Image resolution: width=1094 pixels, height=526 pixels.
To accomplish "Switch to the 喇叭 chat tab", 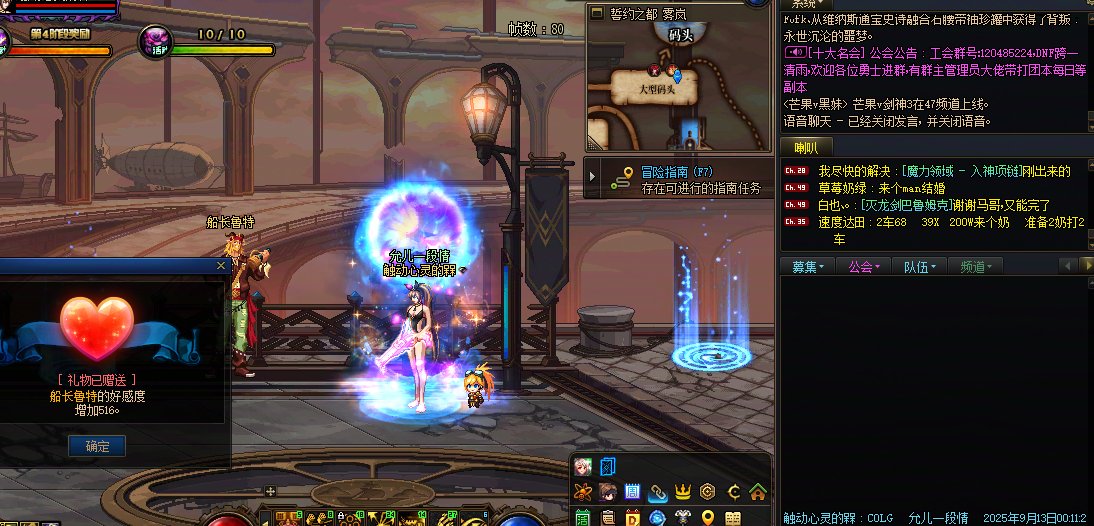I will pos(805,148).
